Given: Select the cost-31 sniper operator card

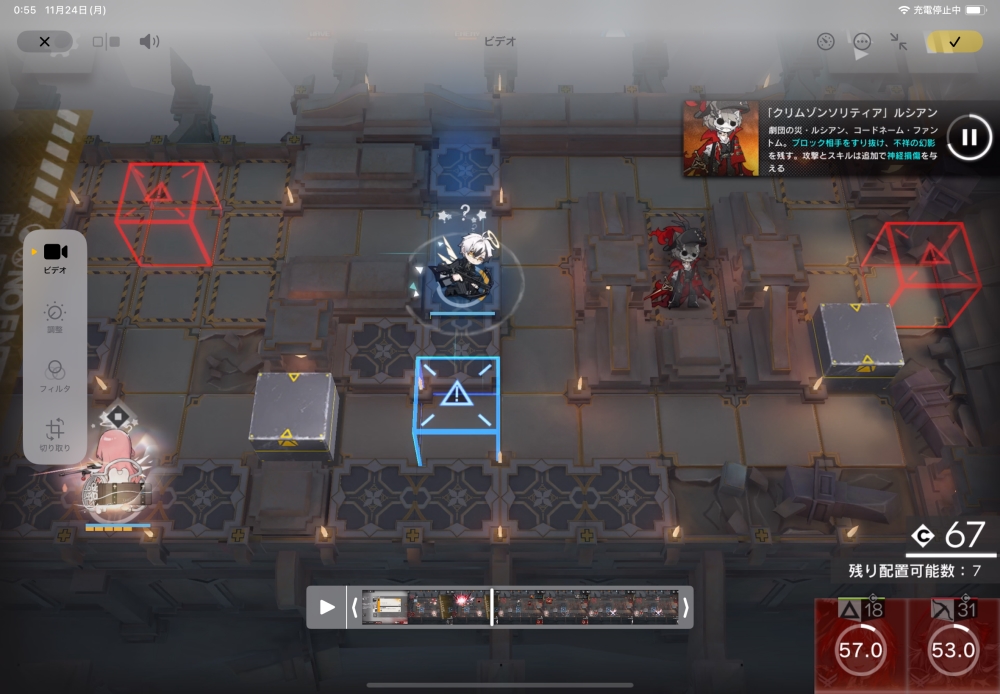Looking at the screenshot, I should pos(952,645).
